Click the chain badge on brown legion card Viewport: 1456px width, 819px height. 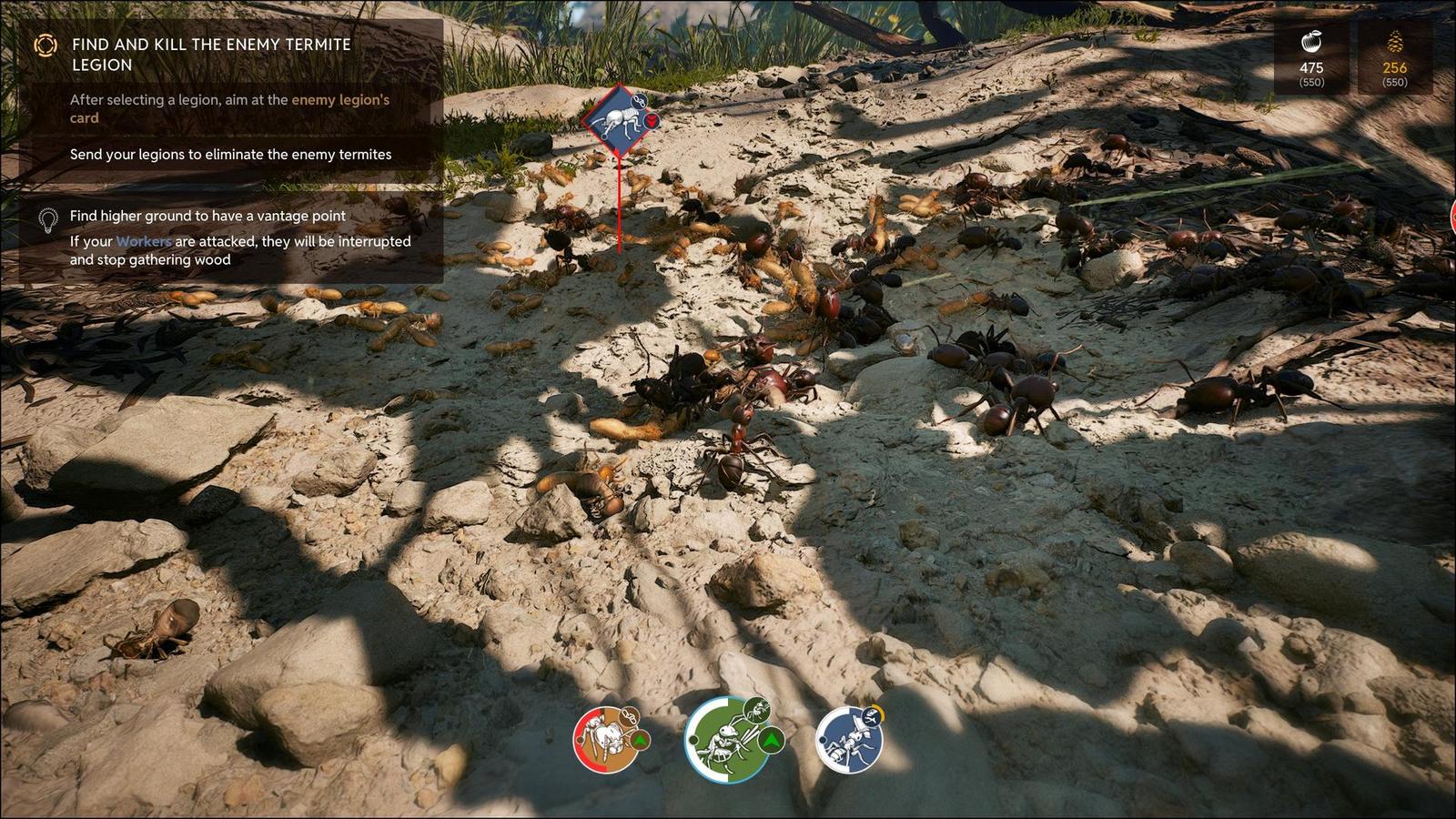630,716
